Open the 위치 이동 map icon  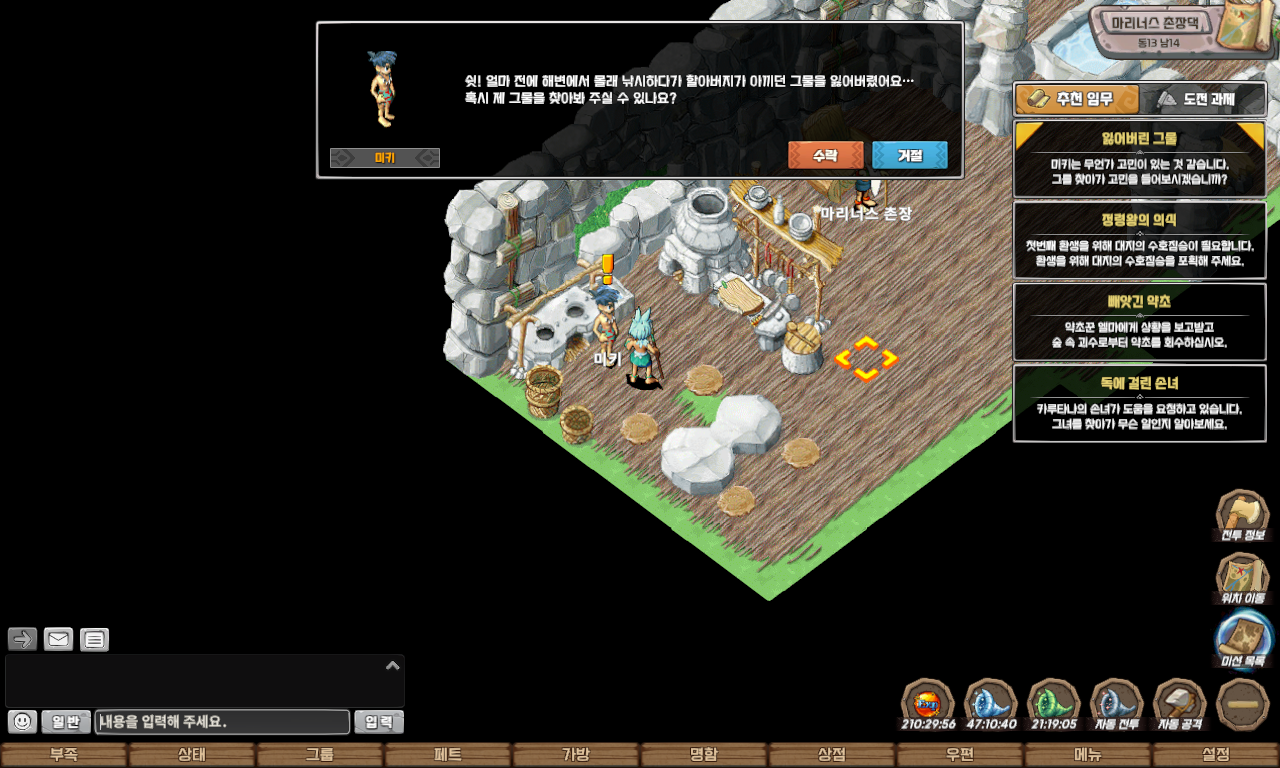(1242, 577)
